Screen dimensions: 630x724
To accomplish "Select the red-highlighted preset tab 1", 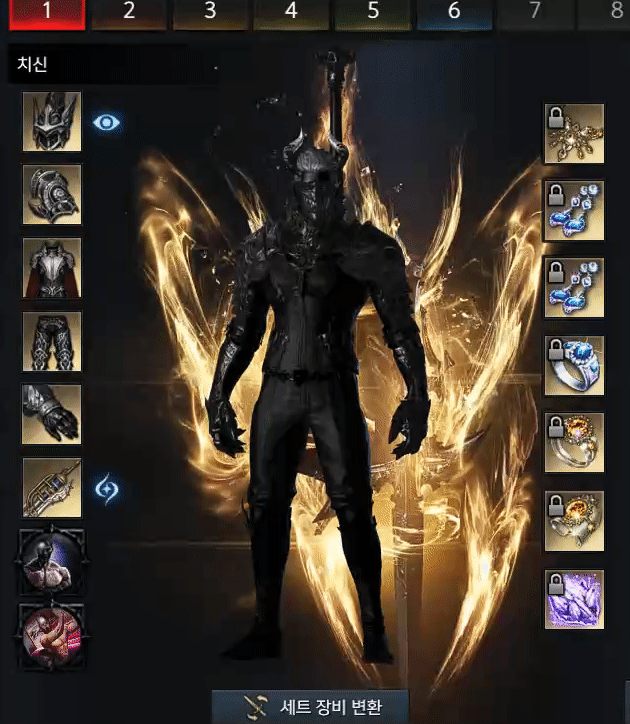I will point(47,13).
